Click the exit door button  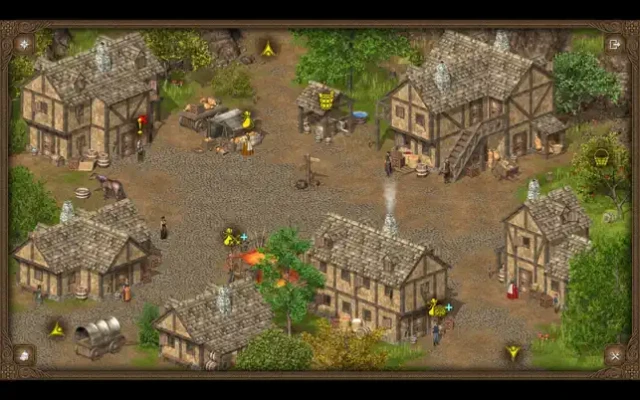pyautogui.click(x=614, y=44)
